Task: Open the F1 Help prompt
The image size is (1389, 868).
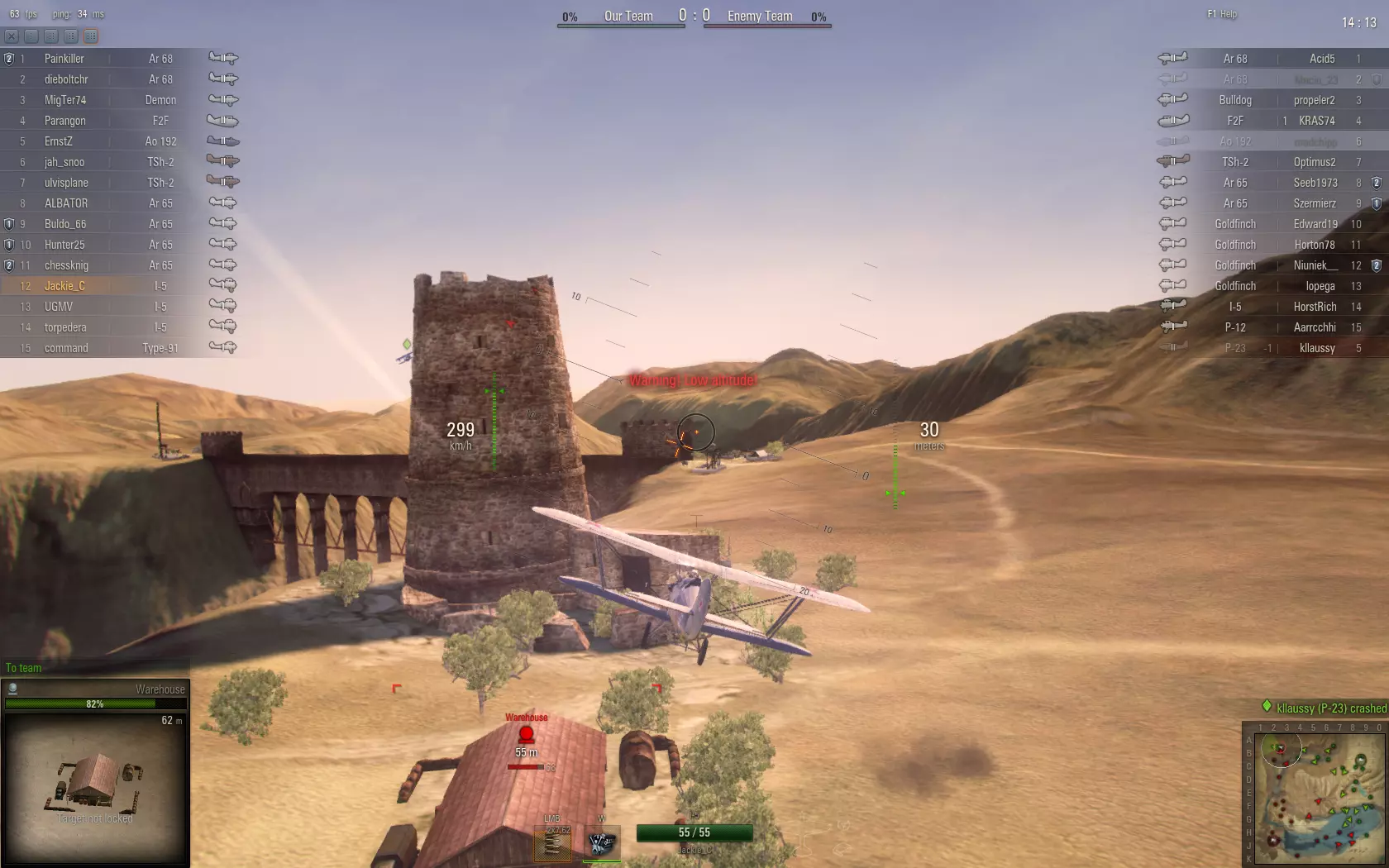Action: click(1222, 14)
